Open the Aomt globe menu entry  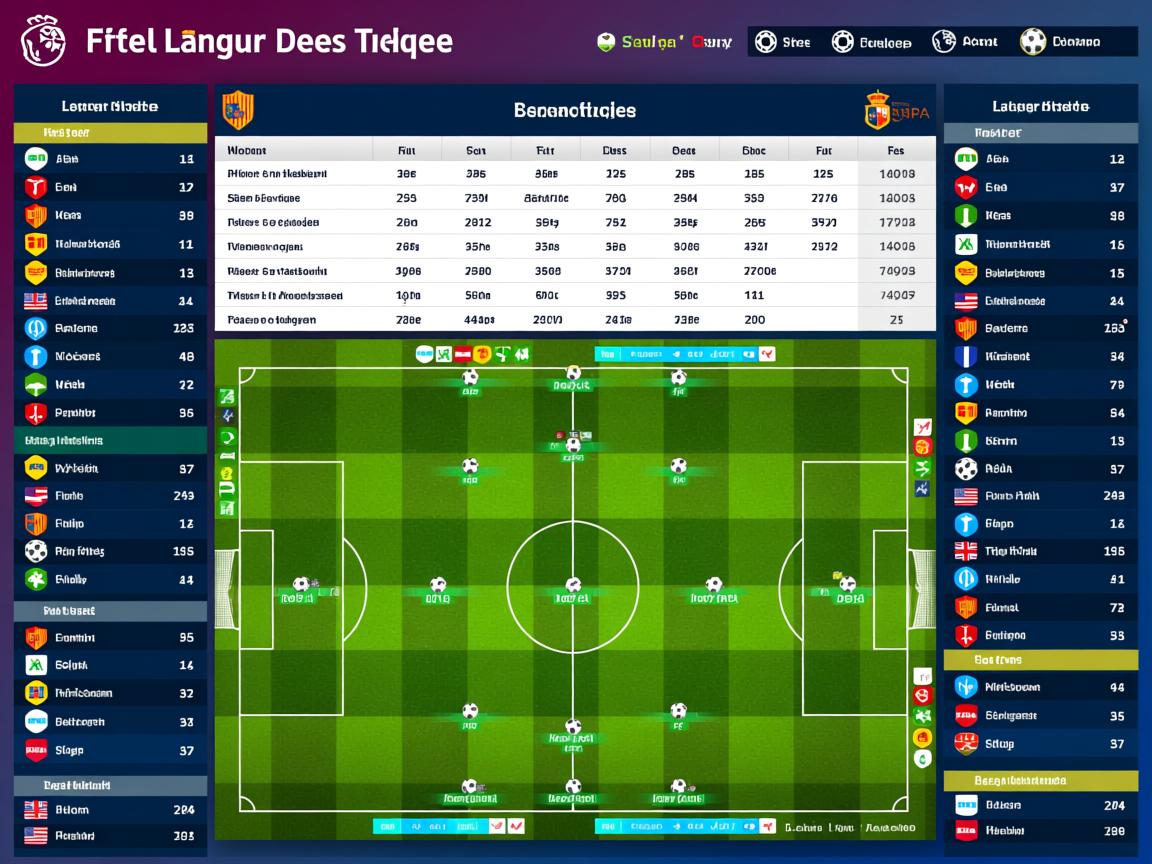(x=965, y=42)
